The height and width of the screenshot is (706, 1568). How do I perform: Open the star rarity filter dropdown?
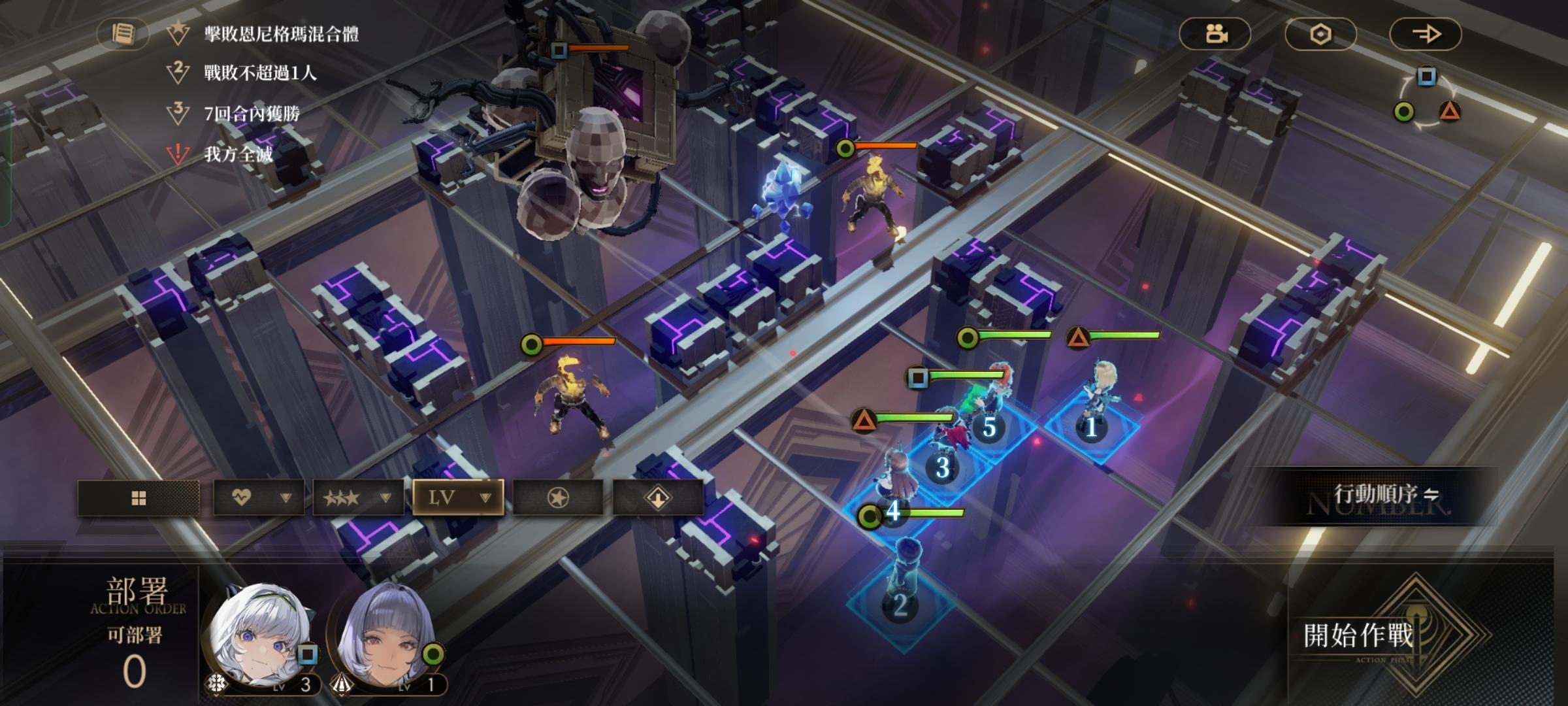358,498
